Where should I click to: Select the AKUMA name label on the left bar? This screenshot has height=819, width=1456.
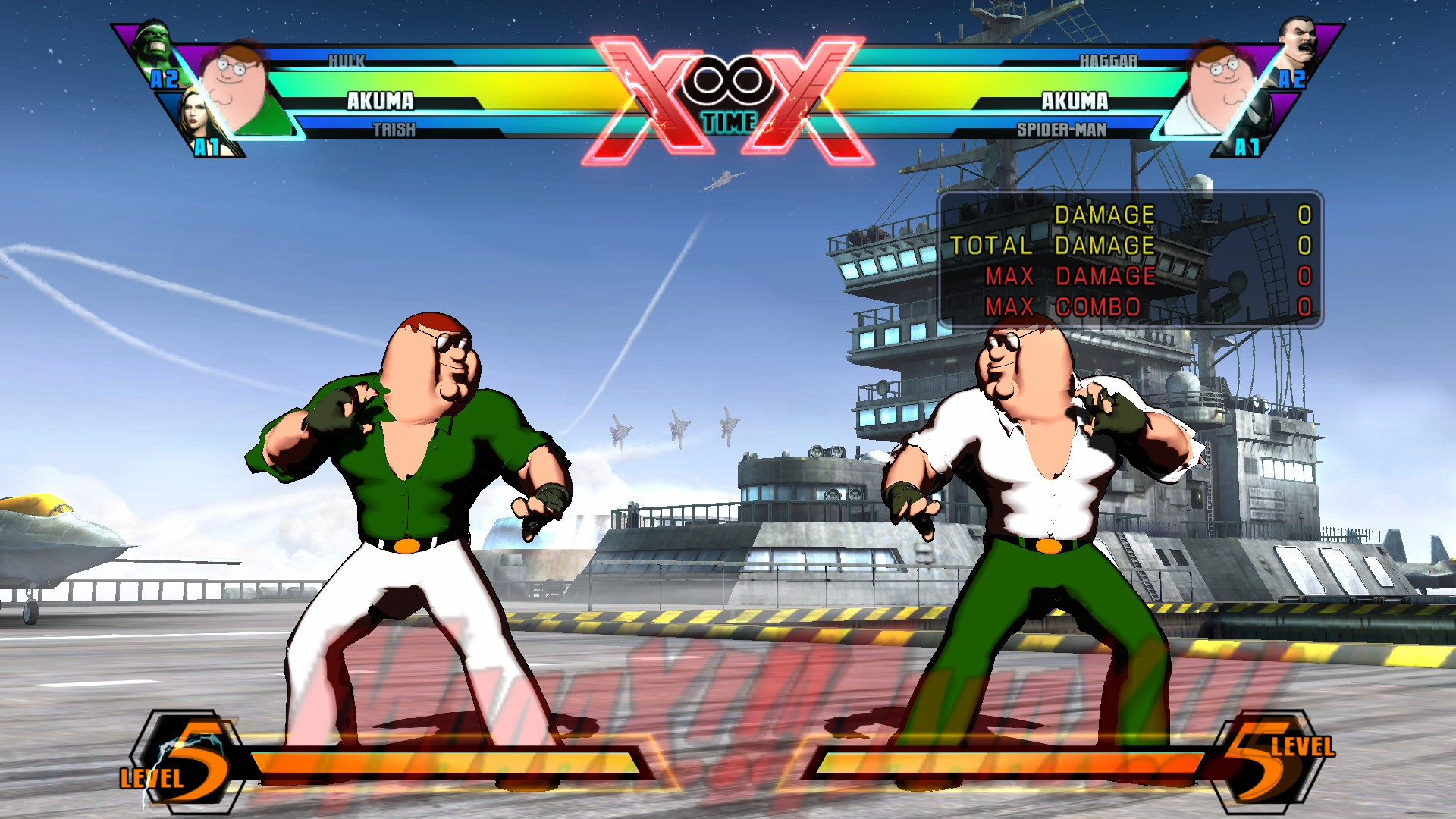[379, 99]
